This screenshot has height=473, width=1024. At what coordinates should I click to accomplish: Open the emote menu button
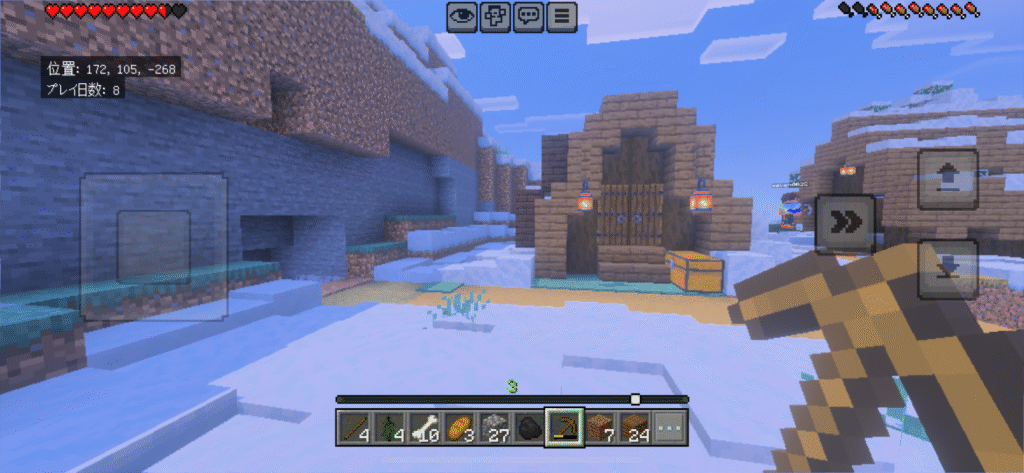(495, 16)
